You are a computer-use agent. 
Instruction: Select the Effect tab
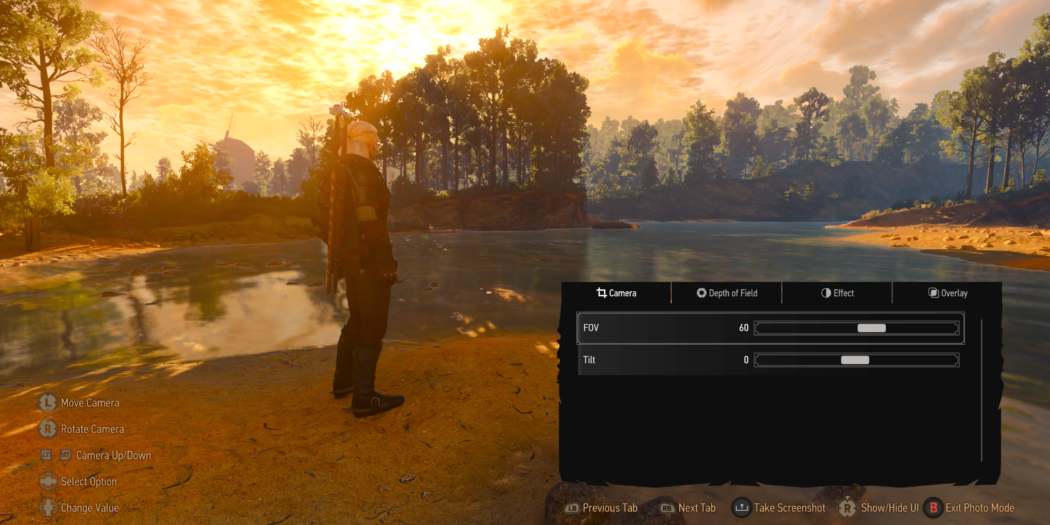tap(837, 293)
